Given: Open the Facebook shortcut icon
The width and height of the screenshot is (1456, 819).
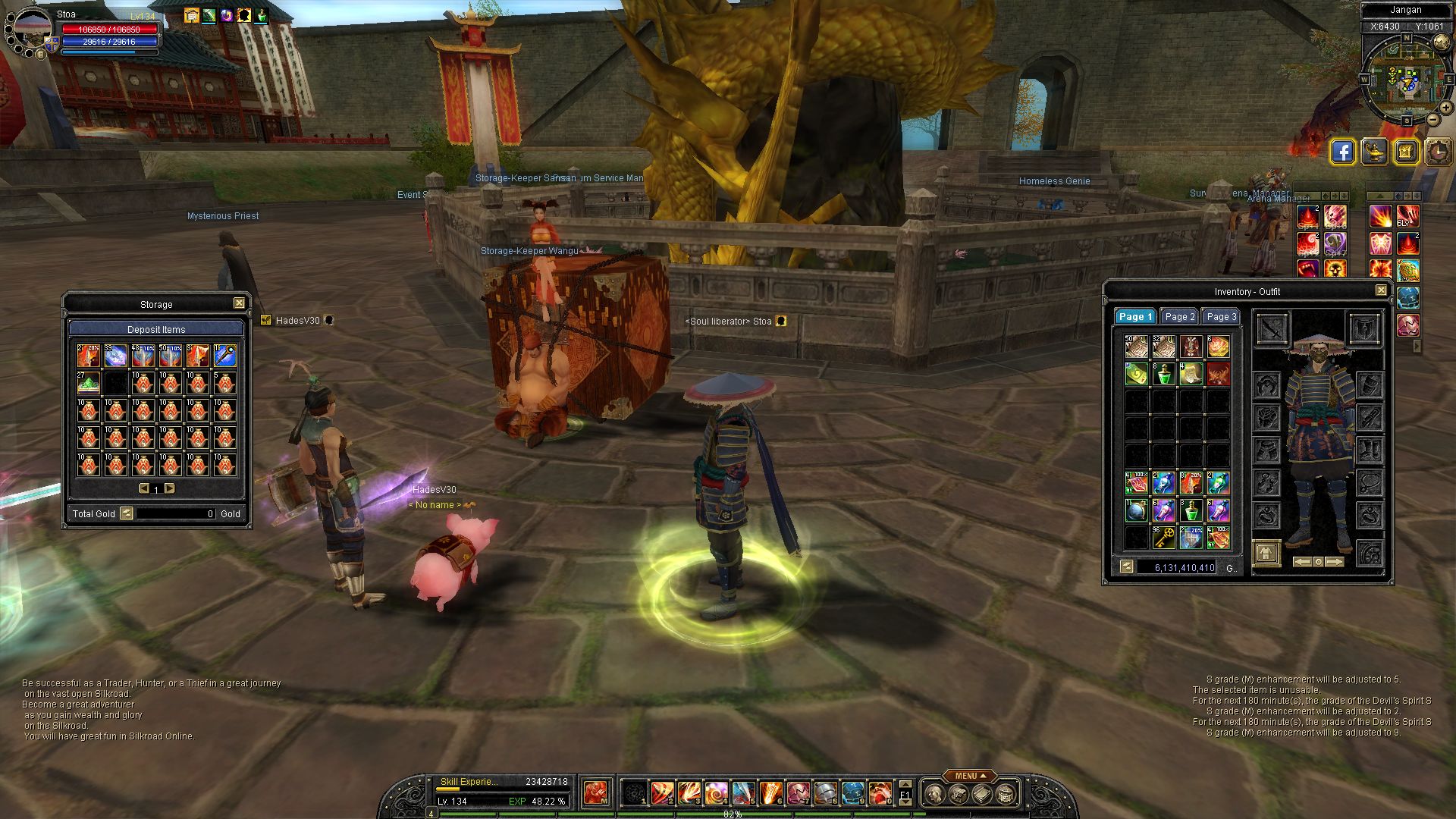Looking at the screenshot, I should [x=1342, y=152].
